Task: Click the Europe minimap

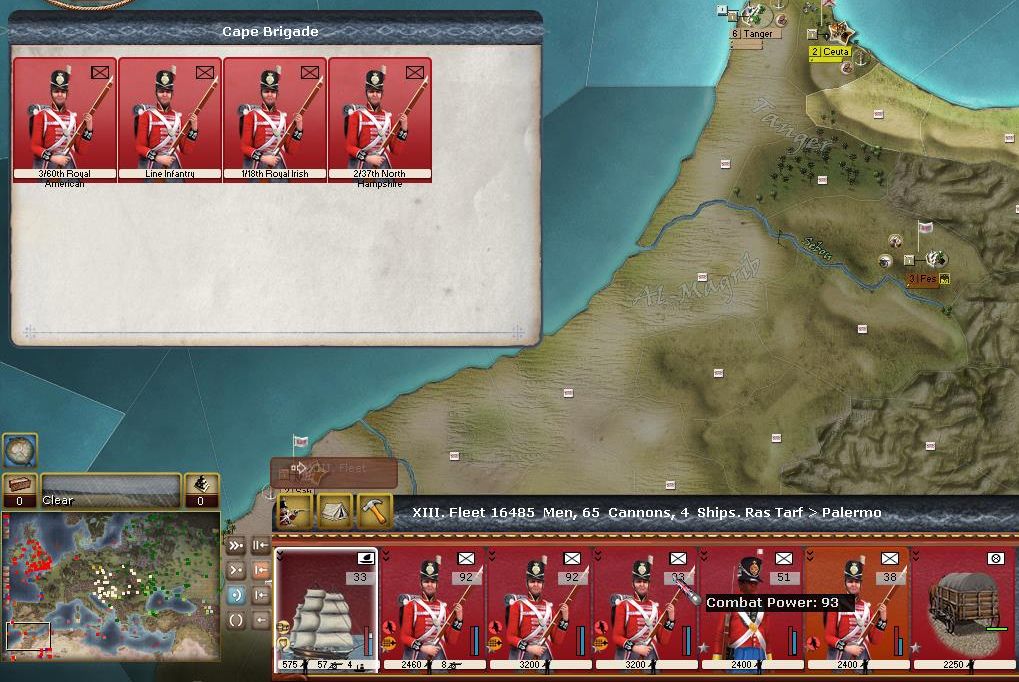Action: pos(110,586)
